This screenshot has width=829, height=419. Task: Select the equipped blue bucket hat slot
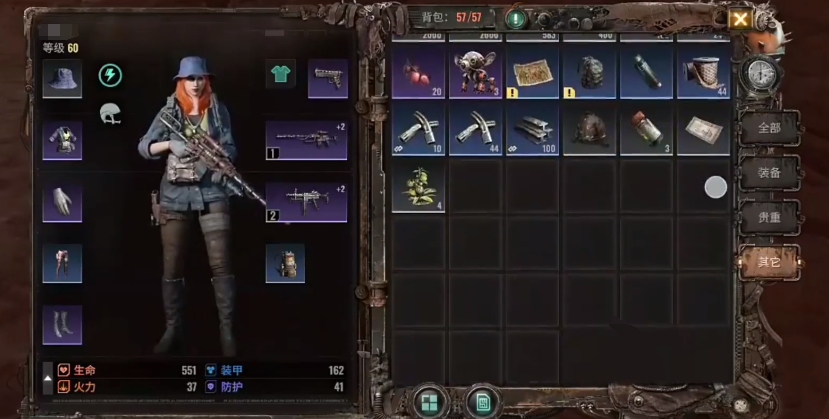[x=62, y=78]
